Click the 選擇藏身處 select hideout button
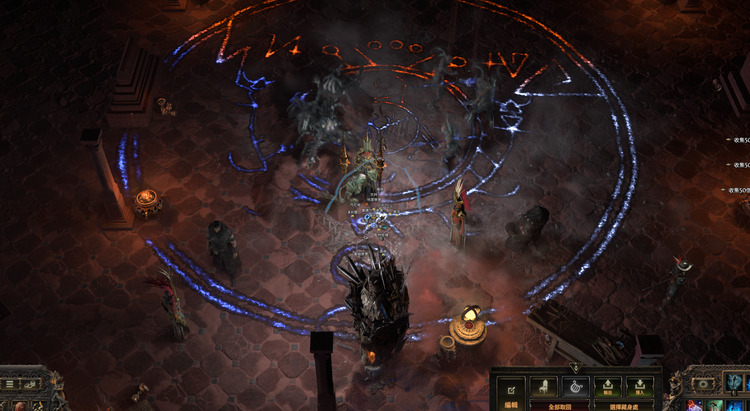The height and width of the screenshot is (411, 750). click(x=622, y=407)
